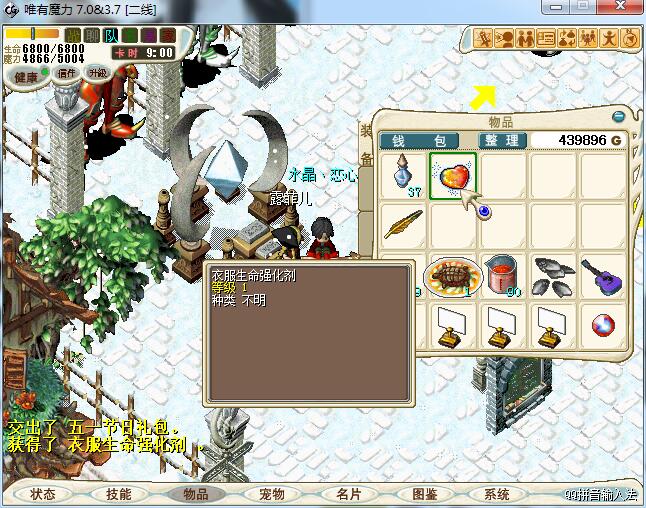The height and width of the screenshot is (508, 646).
Task: Select the glowing heart item
Action: 453,173
